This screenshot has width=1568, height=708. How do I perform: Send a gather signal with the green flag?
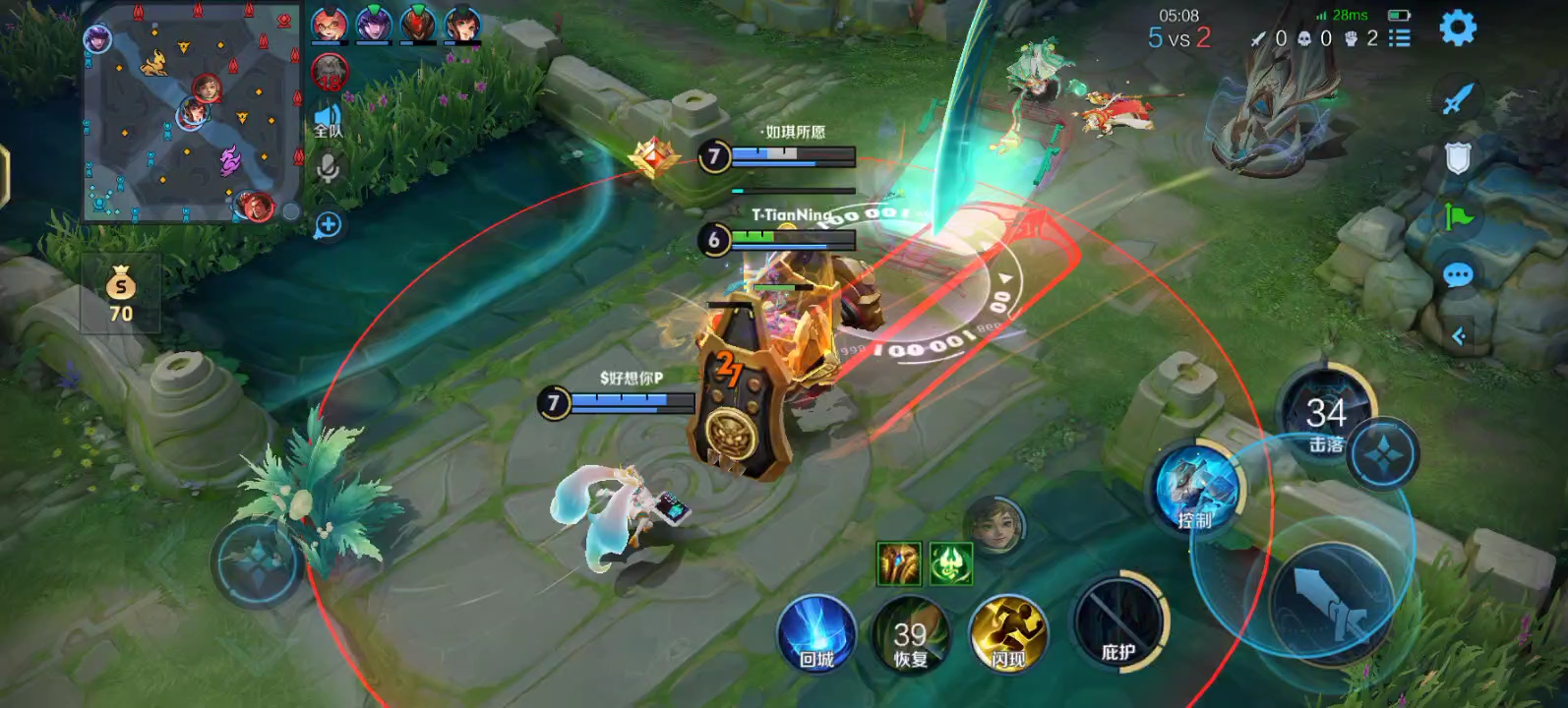tap(1458, 216)
